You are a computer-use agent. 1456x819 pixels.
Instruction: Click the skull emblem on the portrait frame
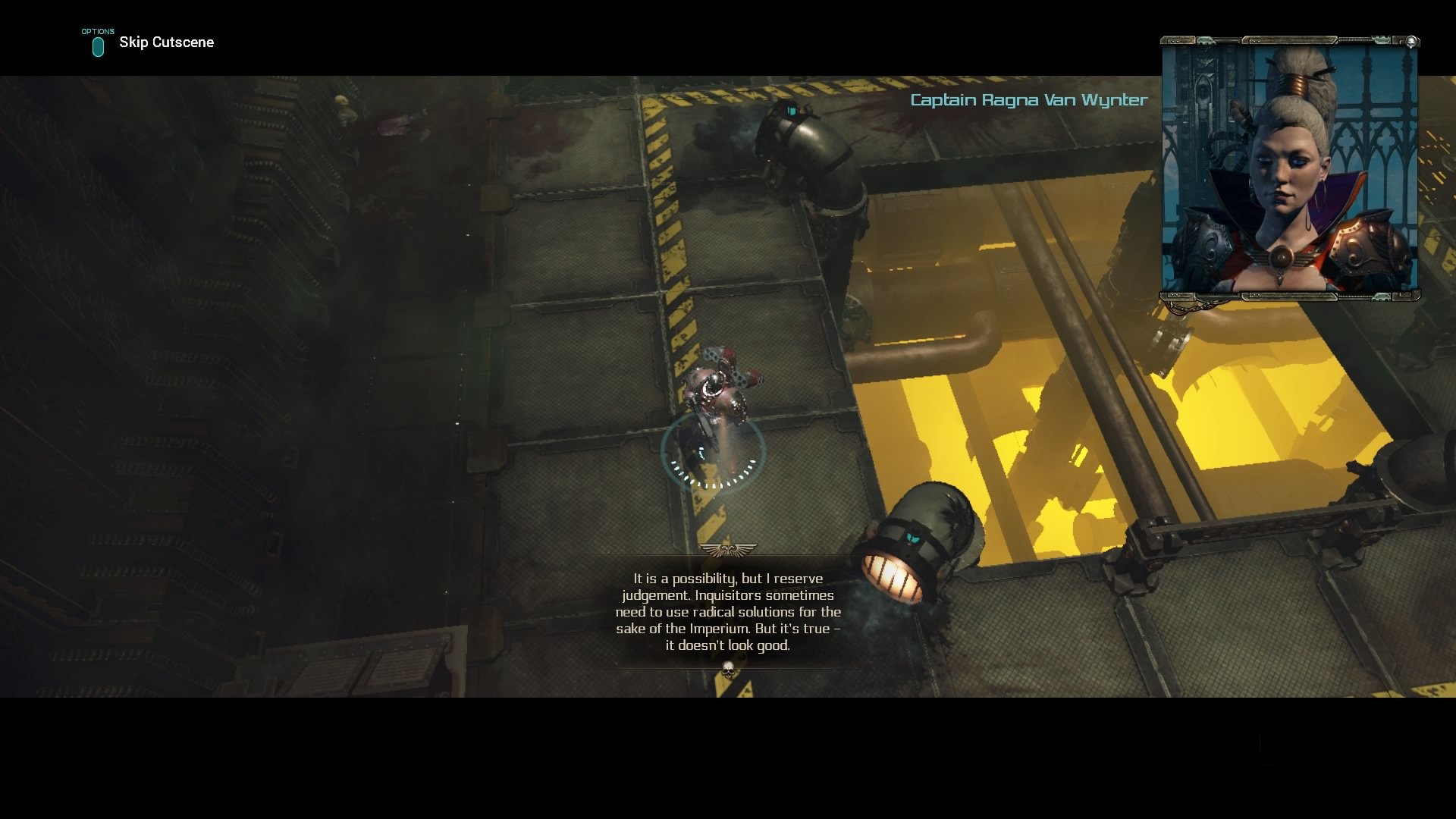point(1412,42)
